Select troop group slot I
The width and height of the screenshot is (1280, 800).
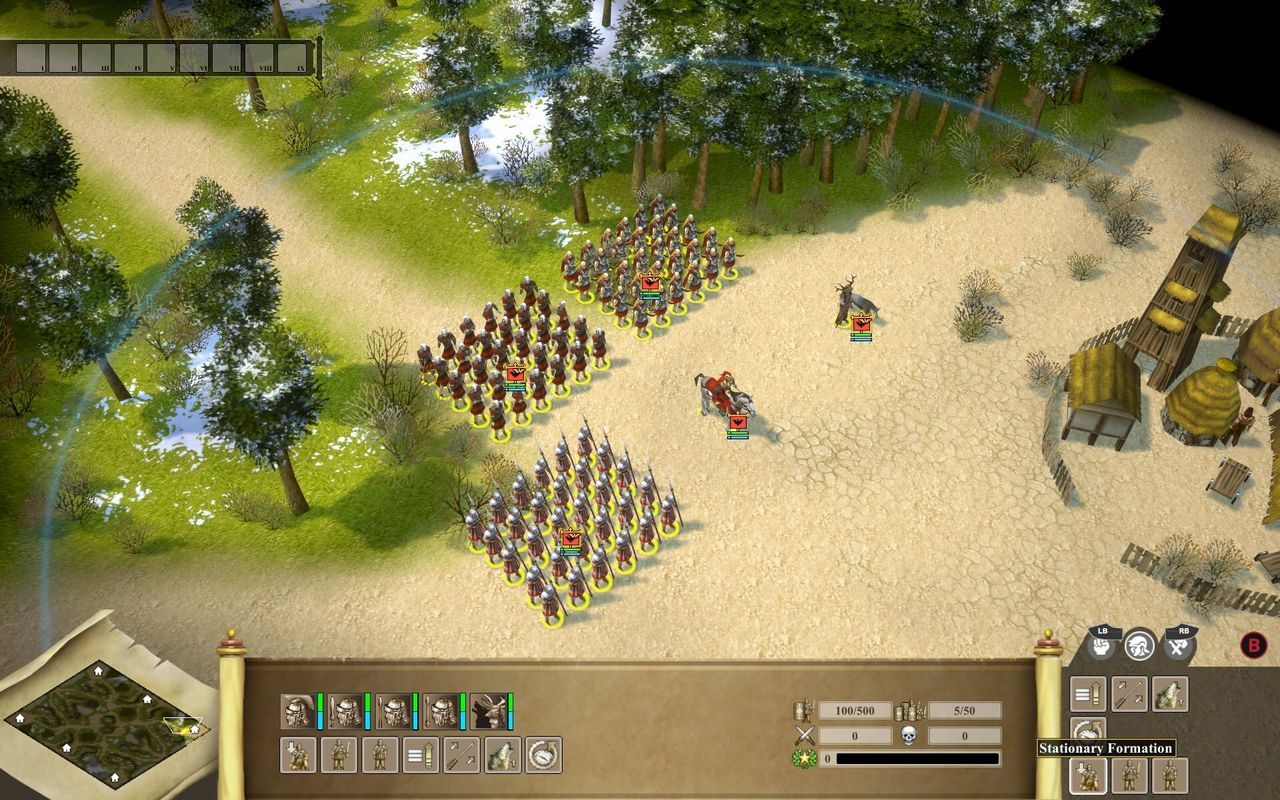click(31, 57)
